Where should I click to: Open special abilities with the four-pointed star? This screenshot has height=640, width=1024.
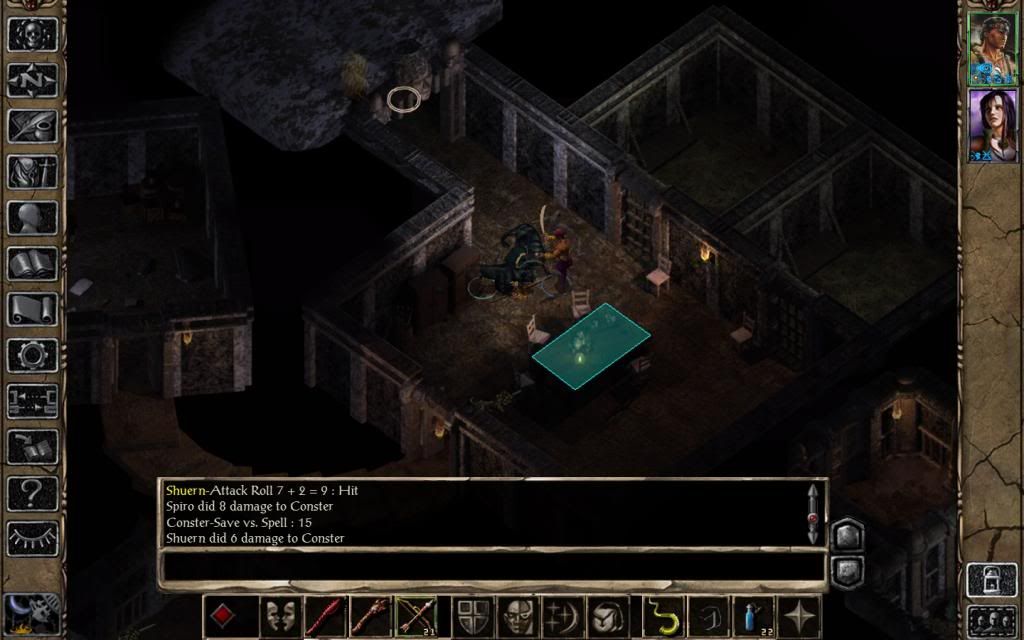click(x=800, y=616)
